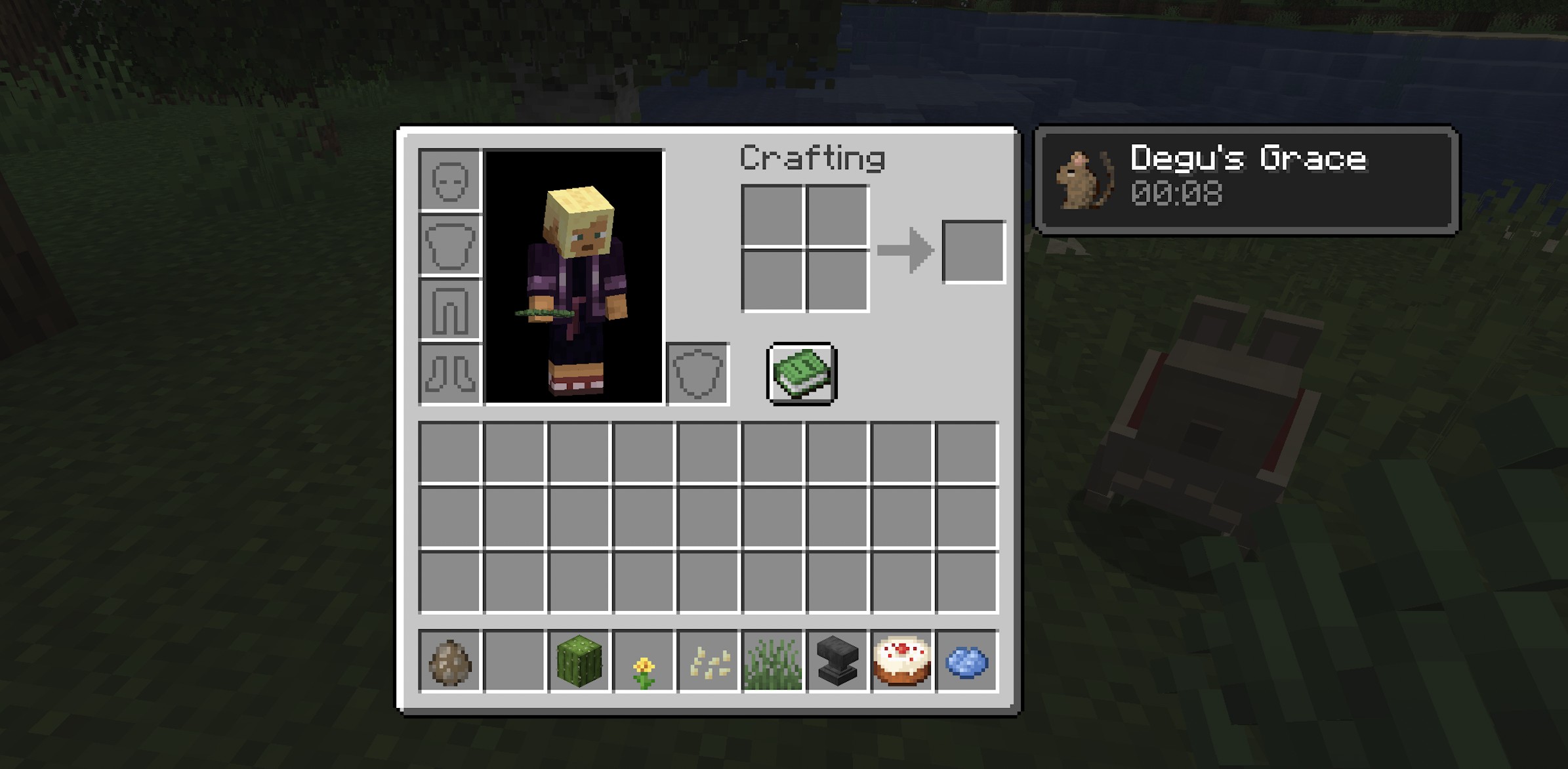1568x769 pixels.
Task: Pick up the brown spawn egg
Action: click(x=450, y=661)
